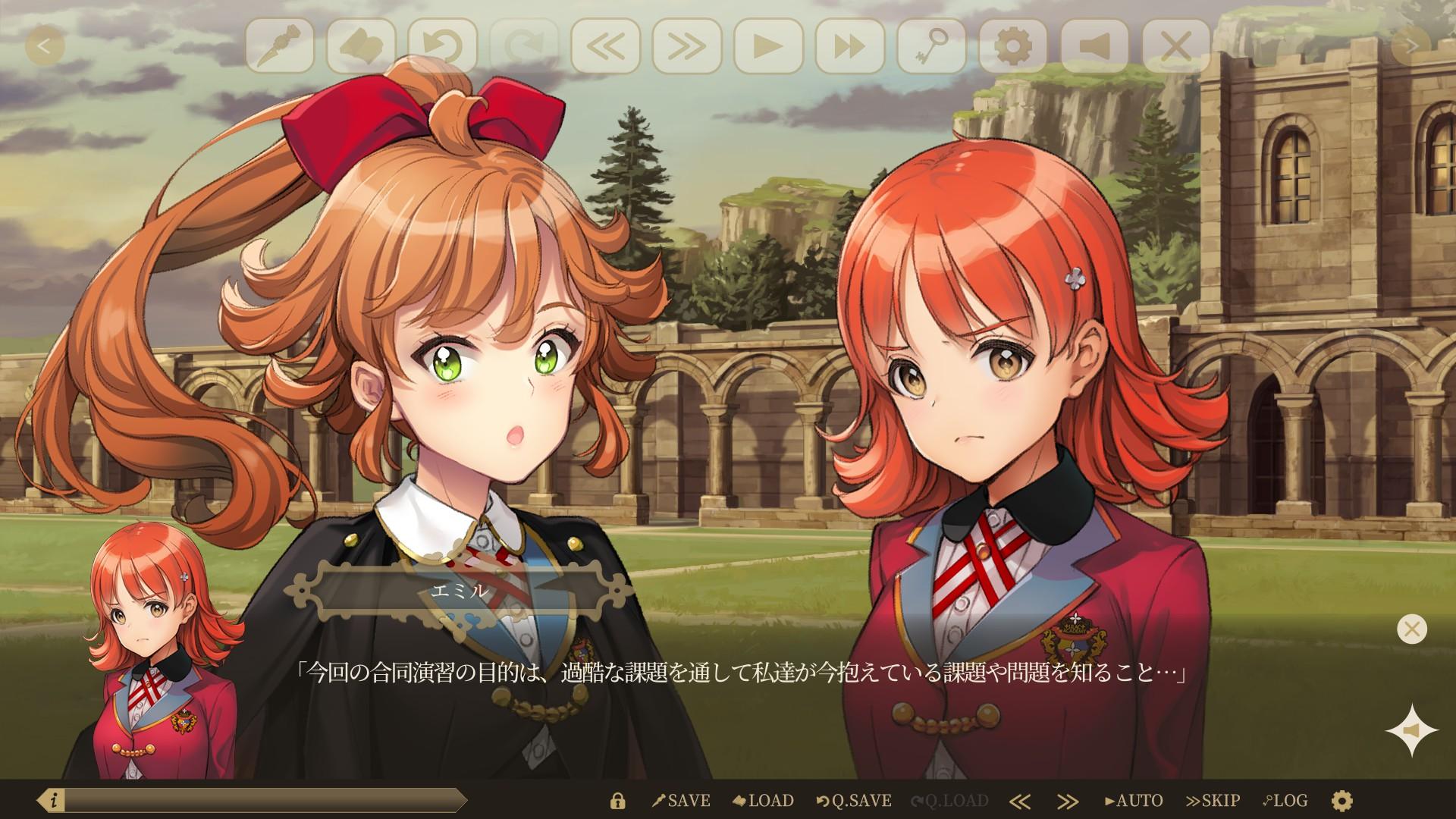
Task: Go back with the double left chevron
Action: point(607,45)
